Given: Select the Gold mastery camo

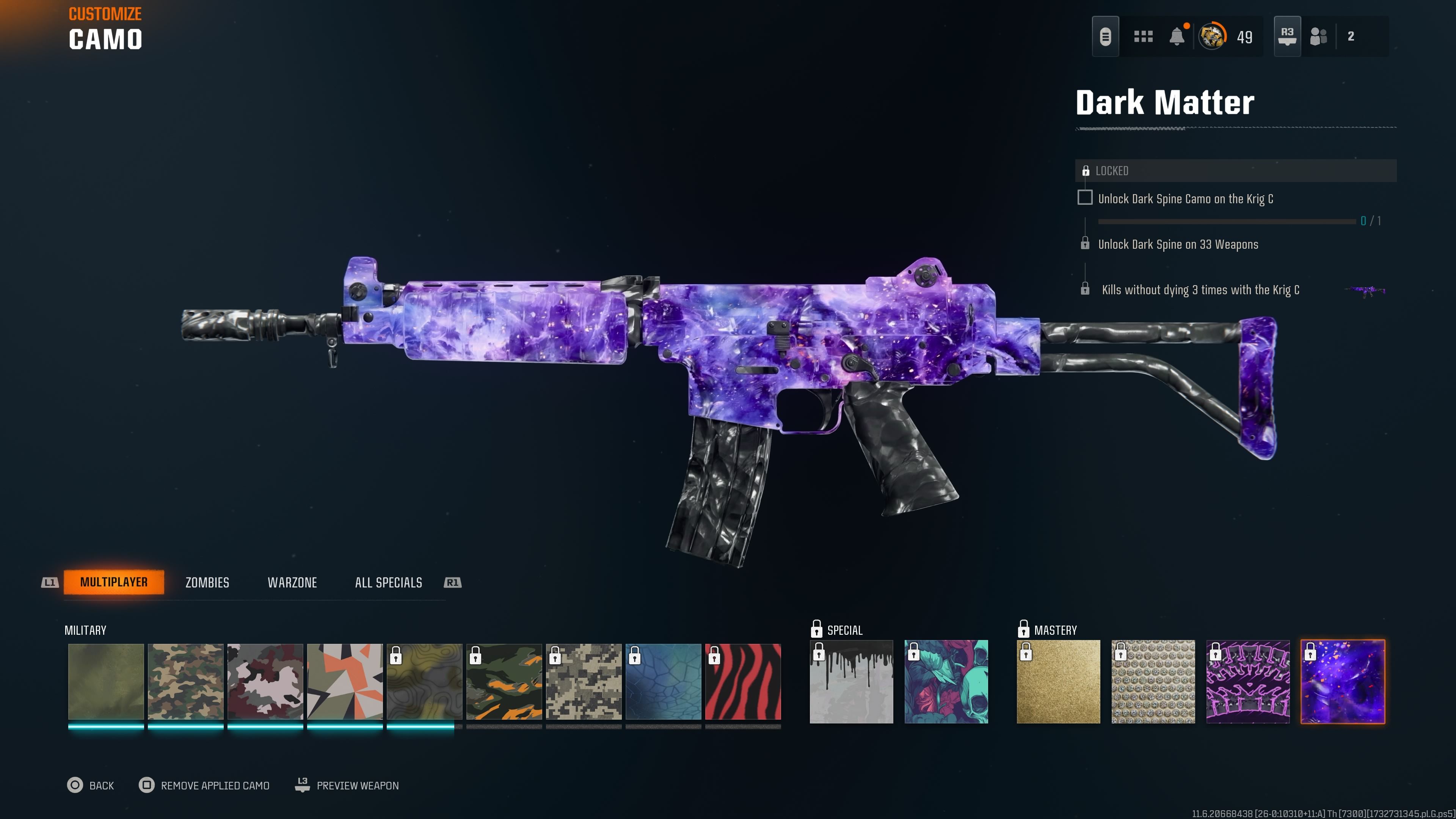Looking at the screenshot, I should click(x=1058, y=682).
